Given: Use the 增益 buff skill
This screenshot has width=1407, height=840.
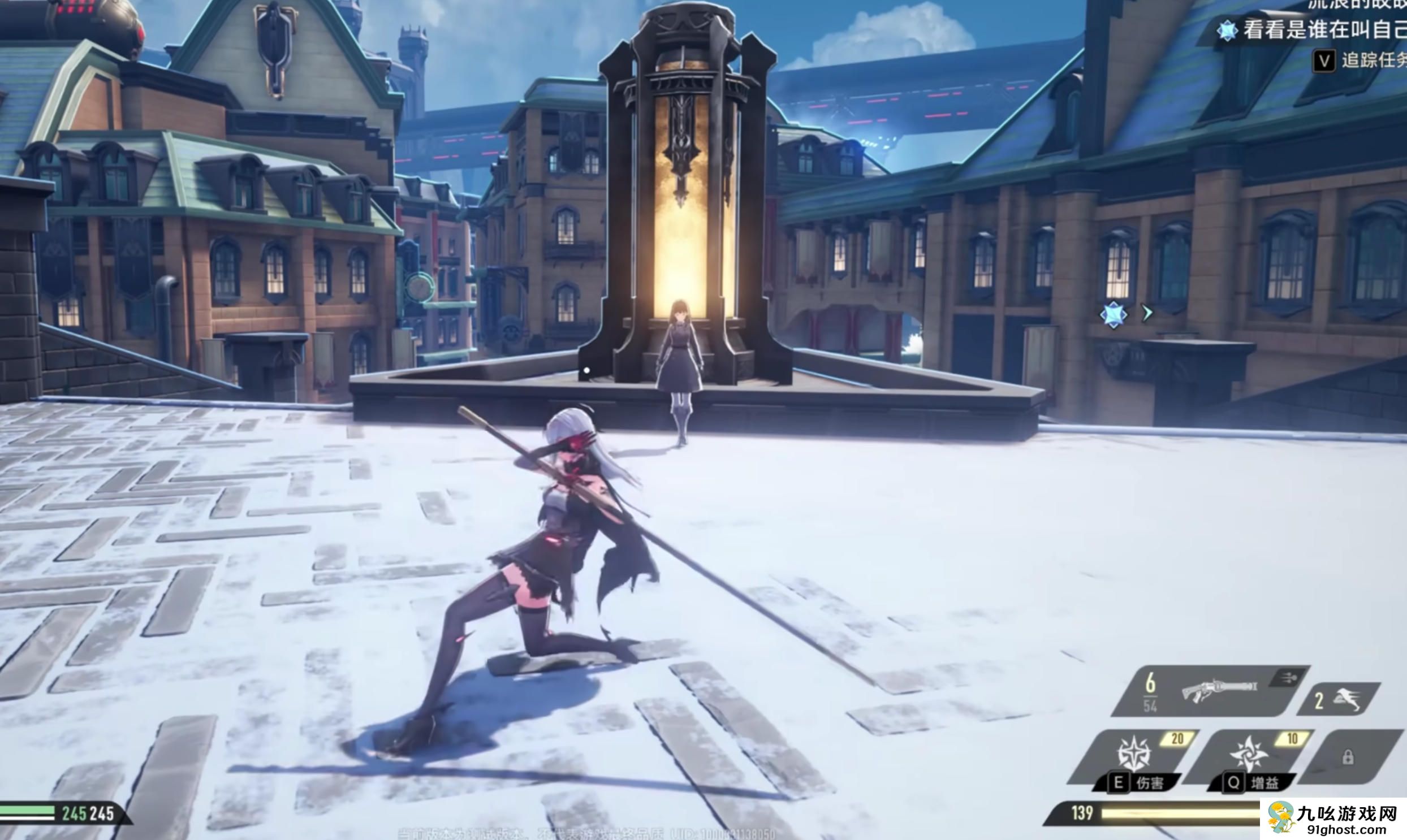Looking at the screenshot, I should 1250,754.
